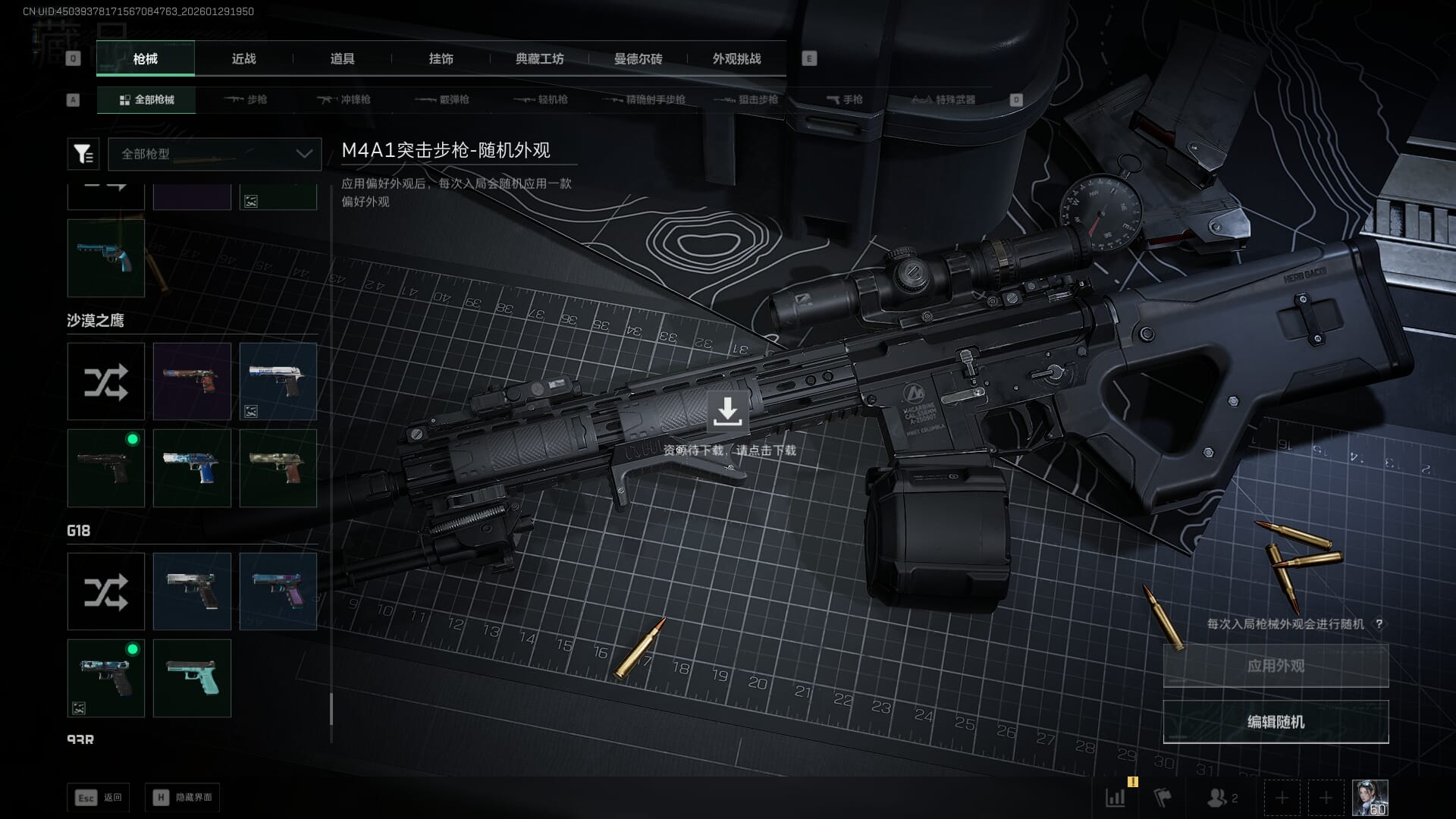Click the 应用外观 apply button
The width and height of the screenshot is (1456, 819).
[1276, 666]
